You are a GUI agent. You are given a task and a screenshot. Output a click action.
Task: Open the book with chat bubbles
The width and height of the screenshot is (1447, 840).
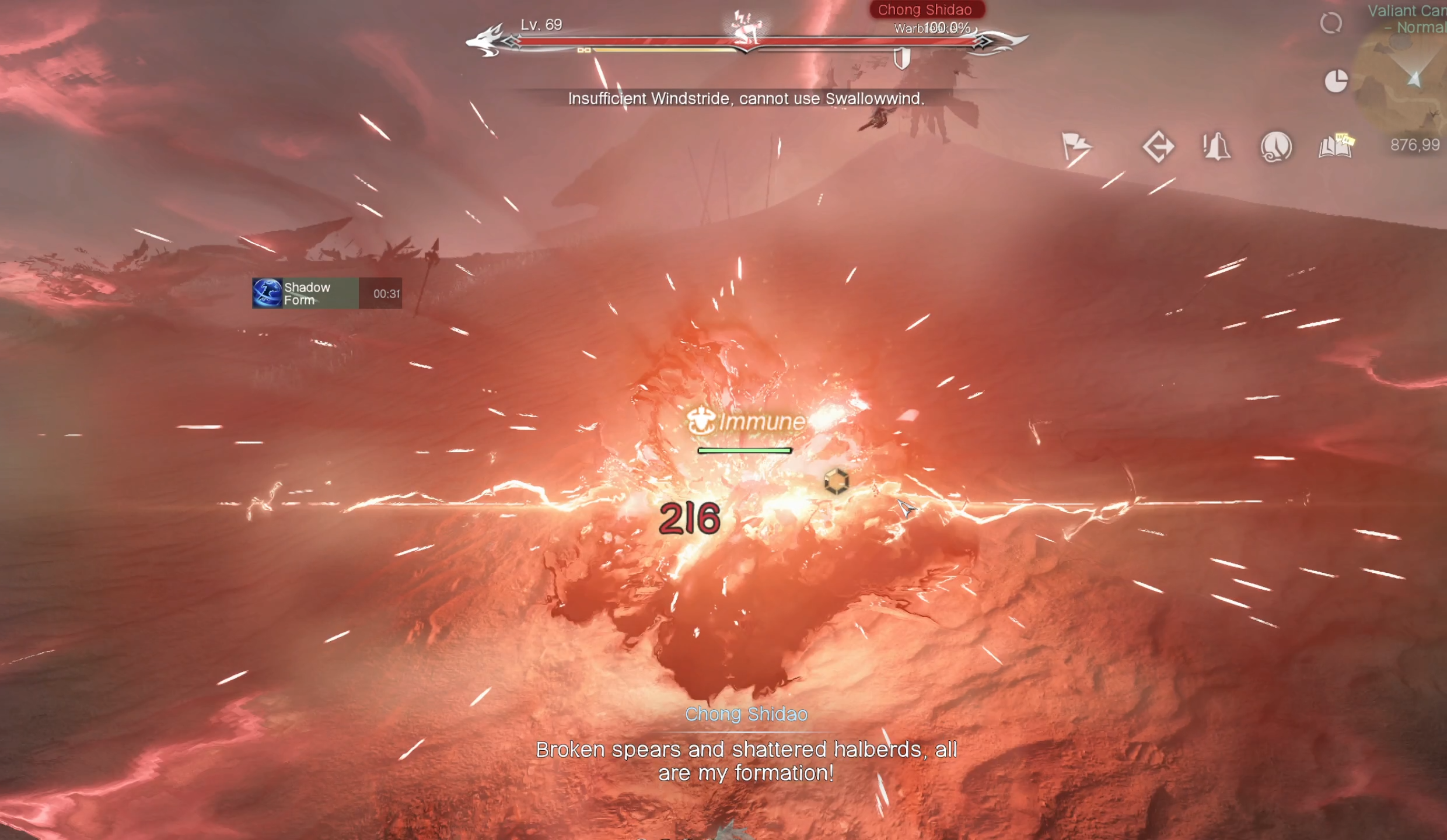tap(1336, 146)
